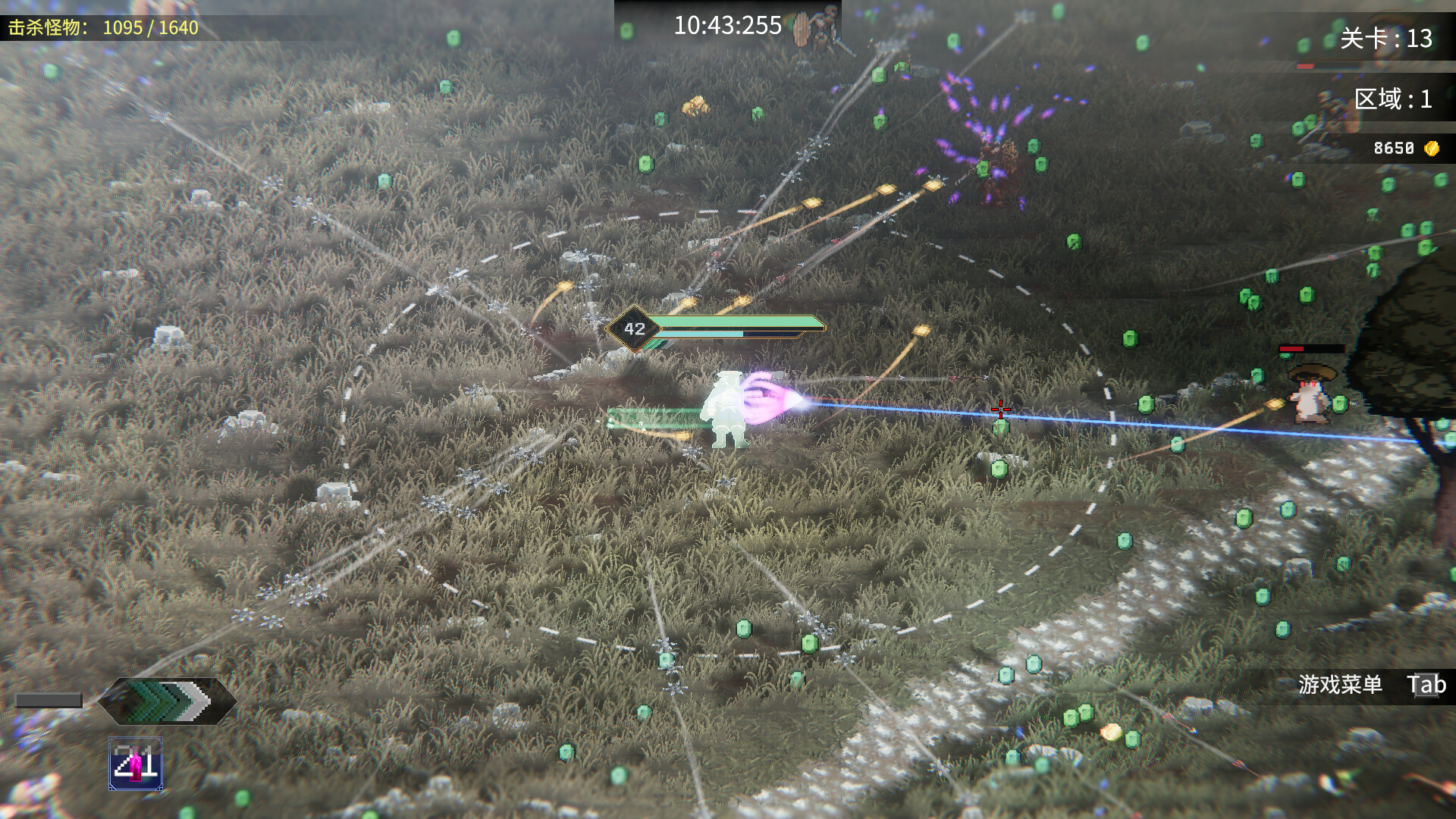Click a green gem near the crosshair
1456x819 pixels.
(x=1000, y=428)
